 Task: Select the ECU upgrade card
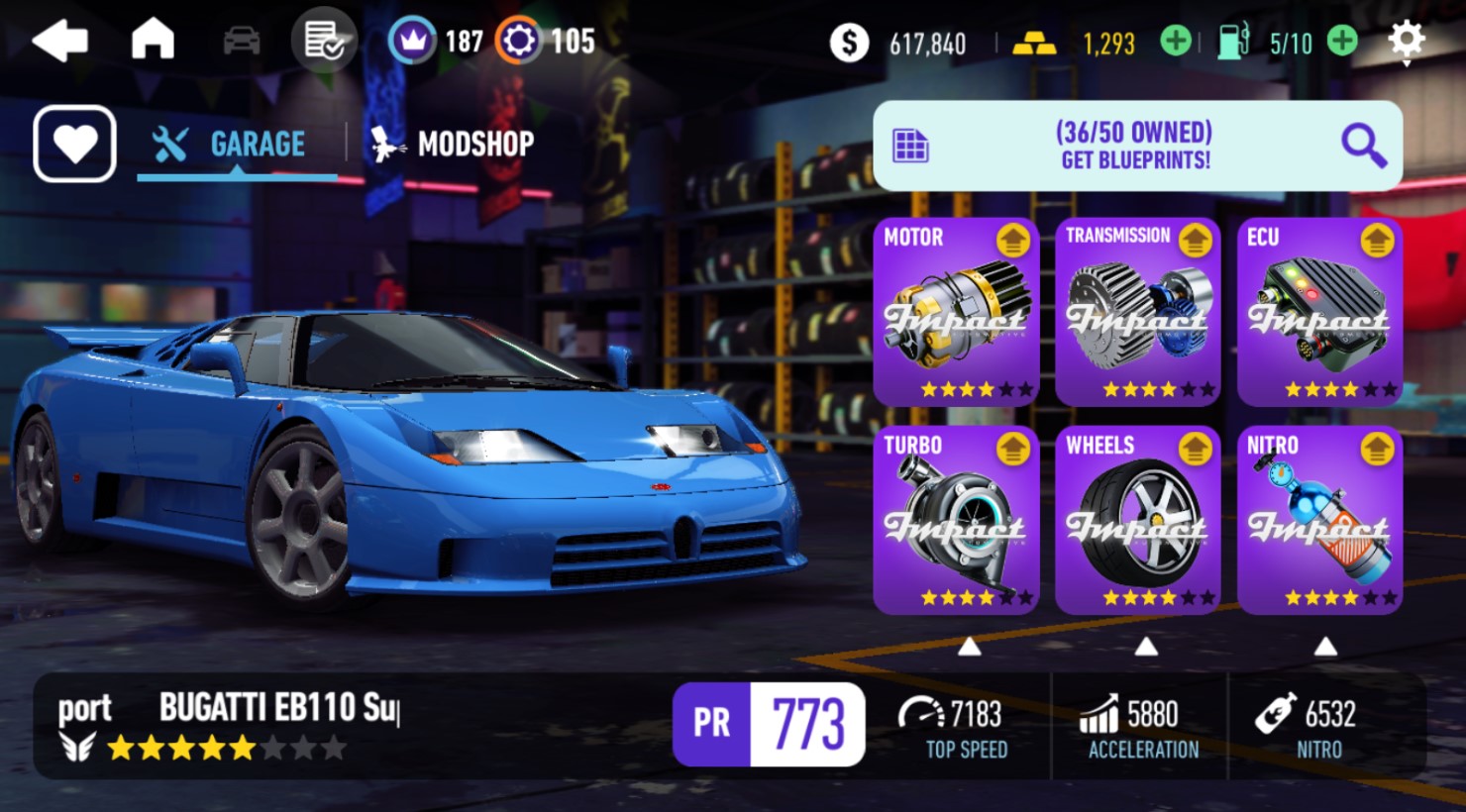click(x=1319, y=312)
